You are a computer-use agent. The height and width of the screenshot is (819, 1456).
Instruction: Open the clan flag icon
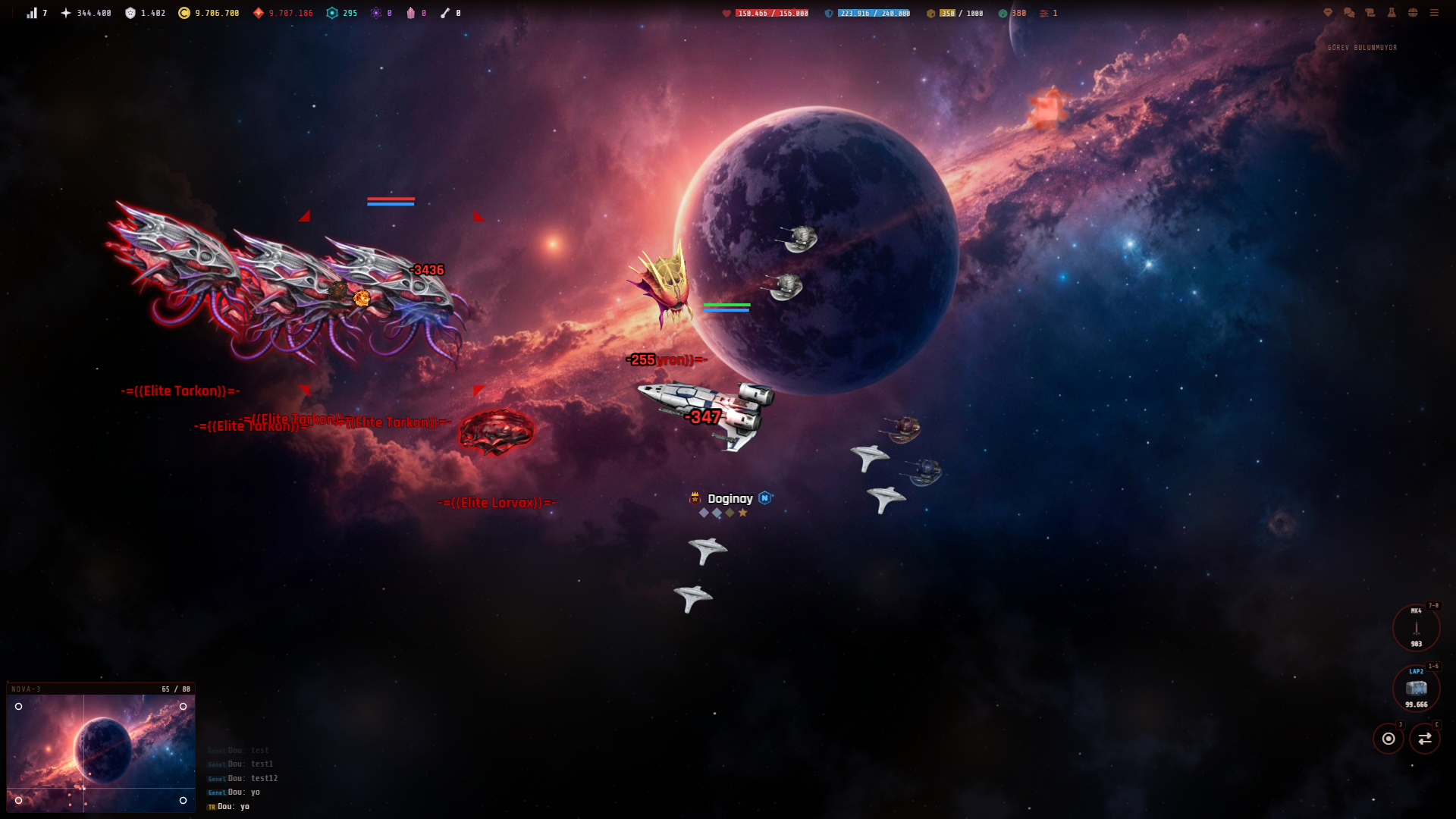pyautogui.click(x=1370, y=13)
